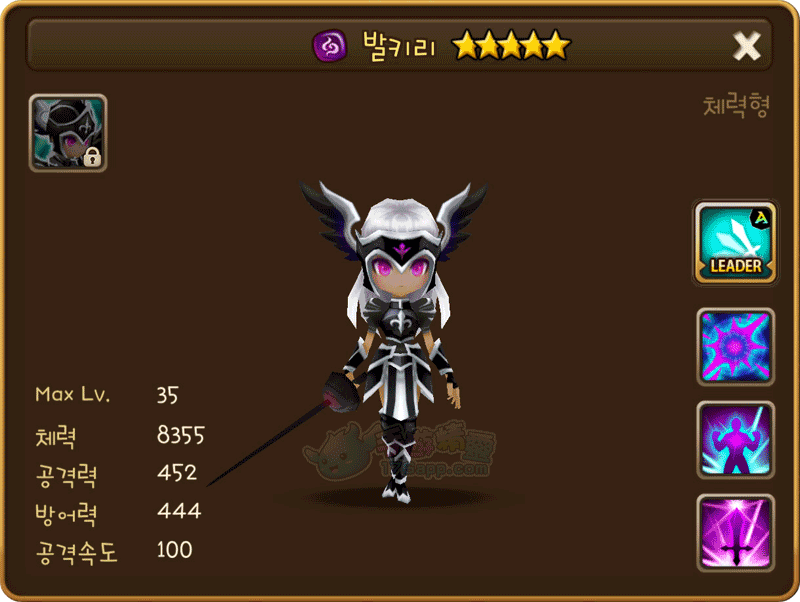Select the locked Valkyrie portrait thumbnail

tap(68, 133)
